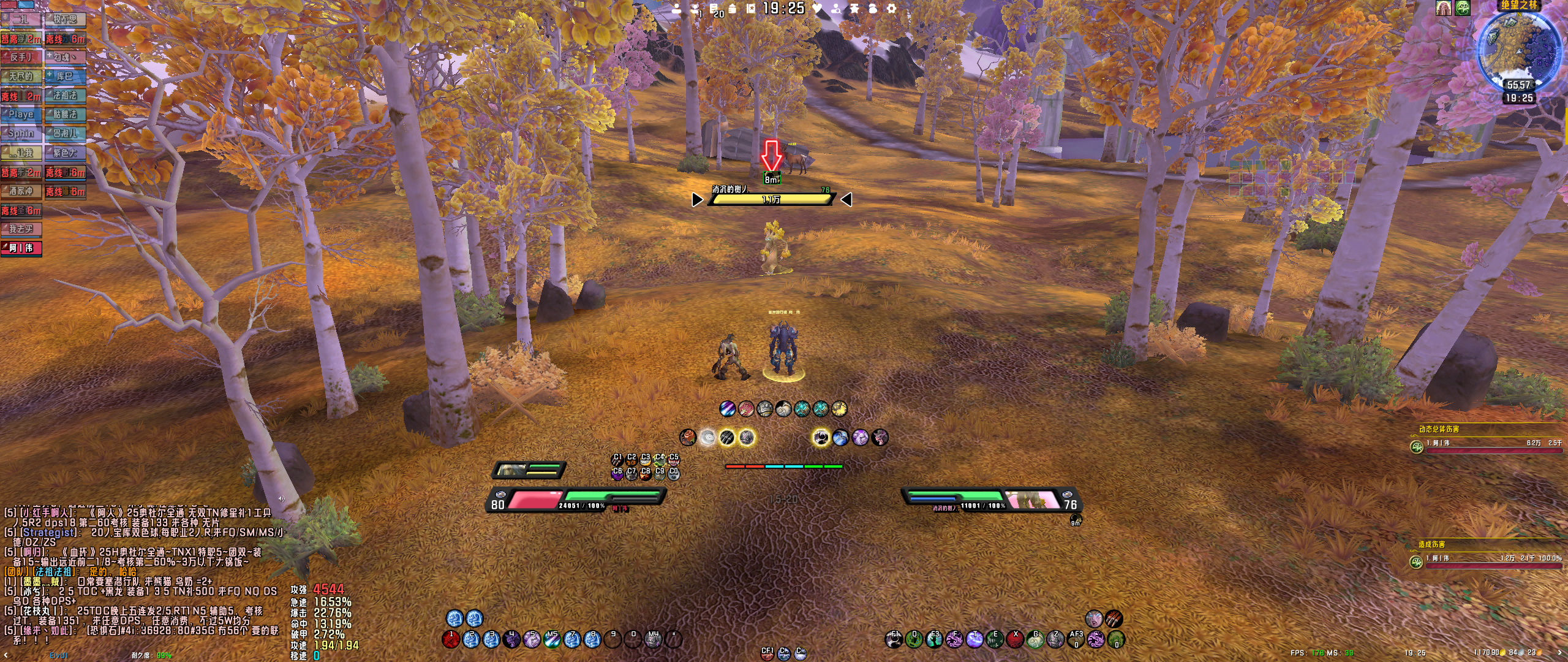Select the CF1 stance button
1568x662 pixels.
point(767,653)
